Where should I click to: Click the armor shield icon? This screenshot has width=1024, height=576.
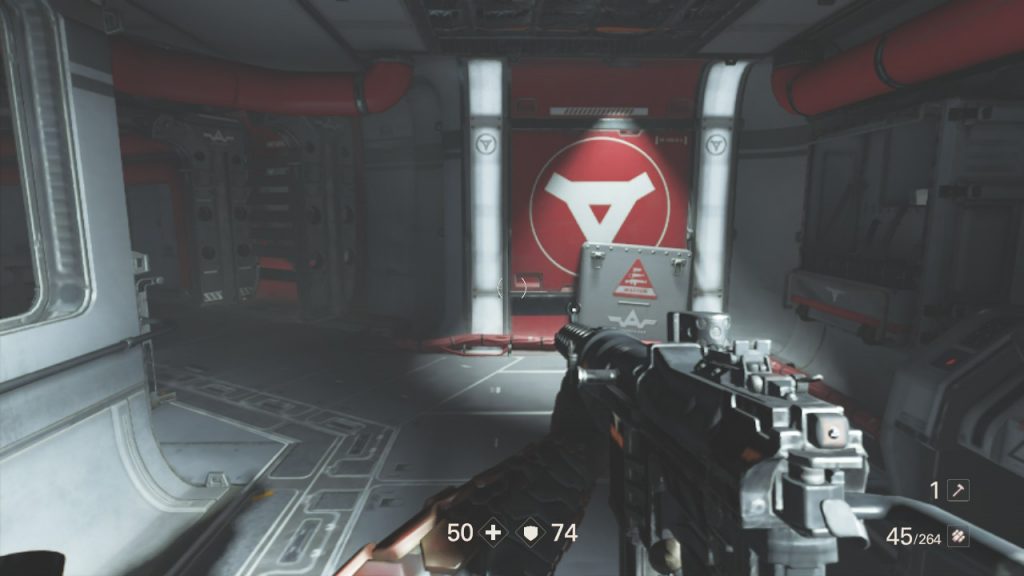(530, 533)
